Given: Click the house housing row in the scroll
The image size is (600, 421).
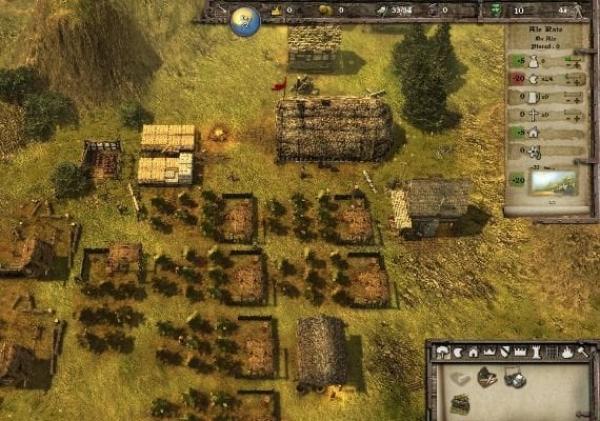Looking at the screenshot, I should [x=533, y=132].
